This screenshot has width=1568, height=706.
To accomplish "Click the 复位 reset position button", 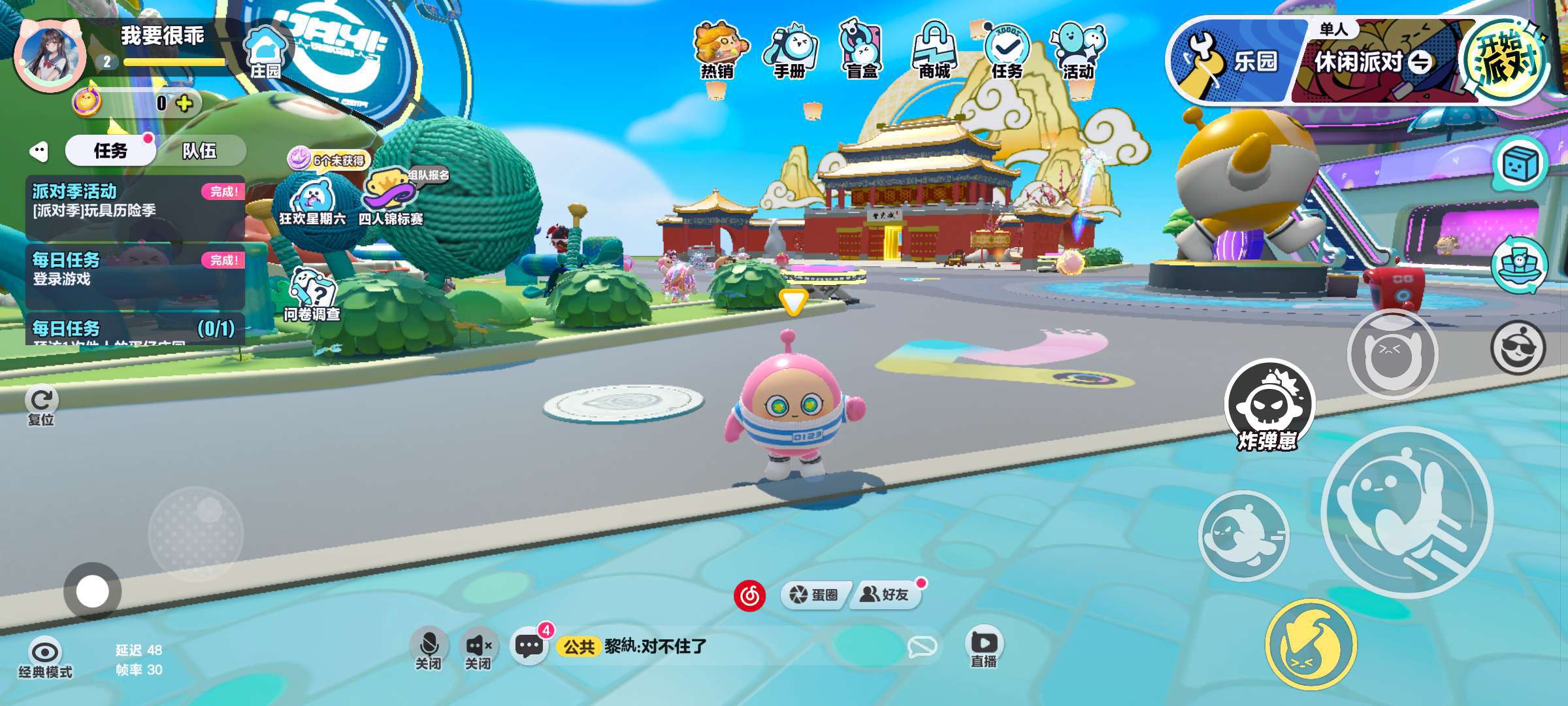I will [x=42, y=405].
